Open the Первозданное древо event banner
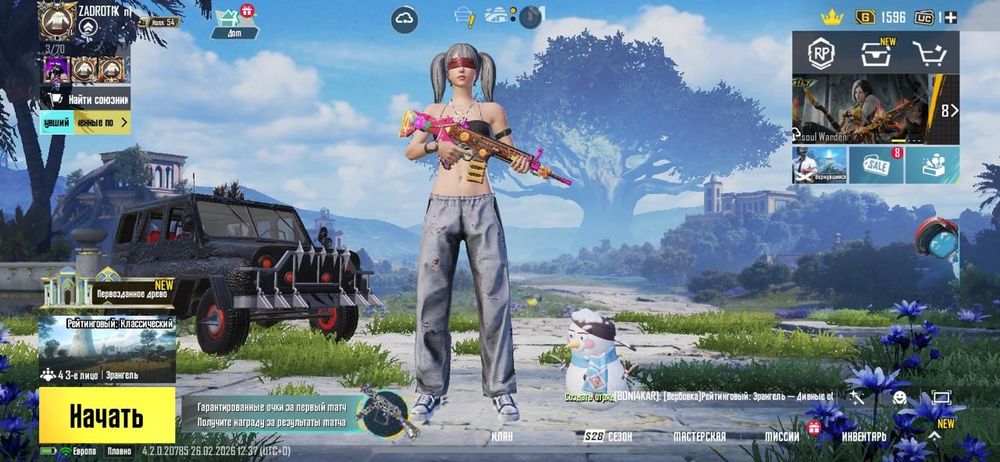The width and height of the screenshot is (1000, 462). pos(107,291)
